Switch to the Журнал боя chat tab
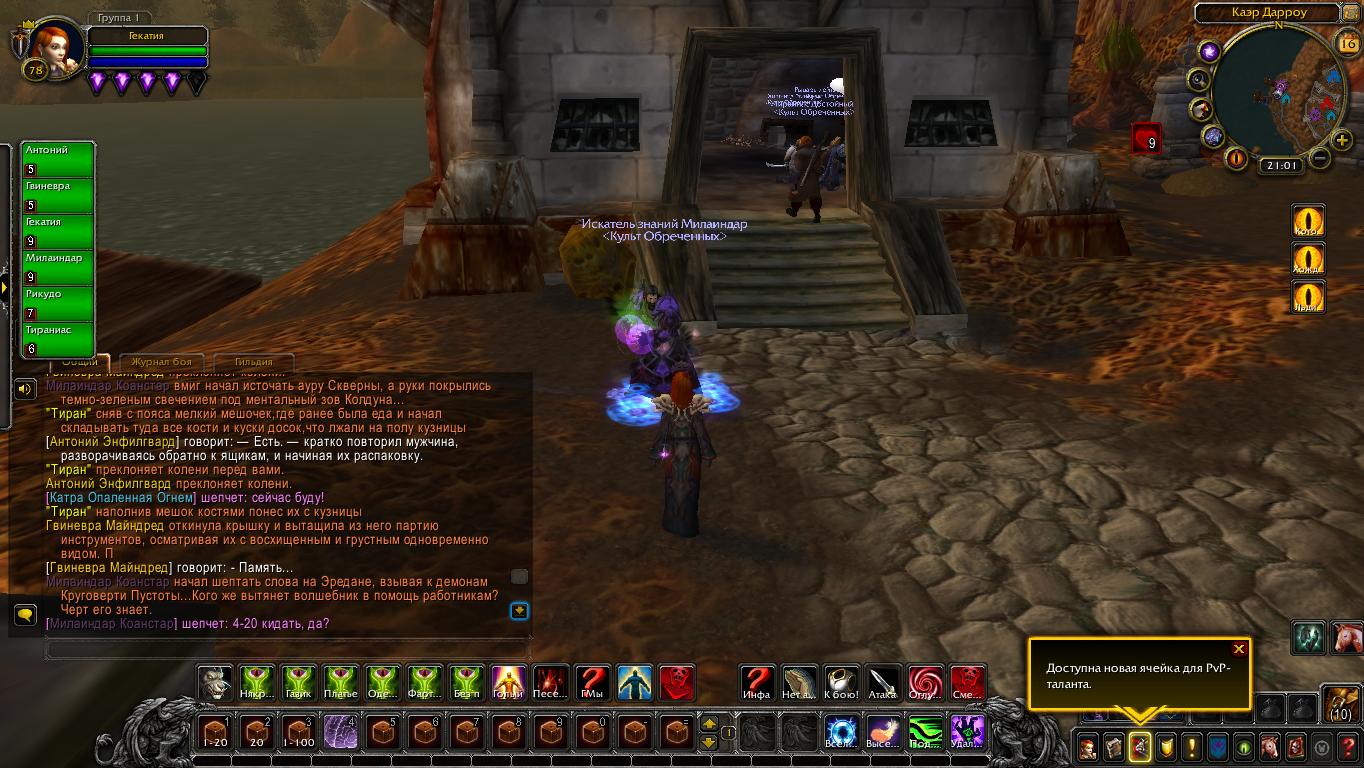 [x=162, y=362]
